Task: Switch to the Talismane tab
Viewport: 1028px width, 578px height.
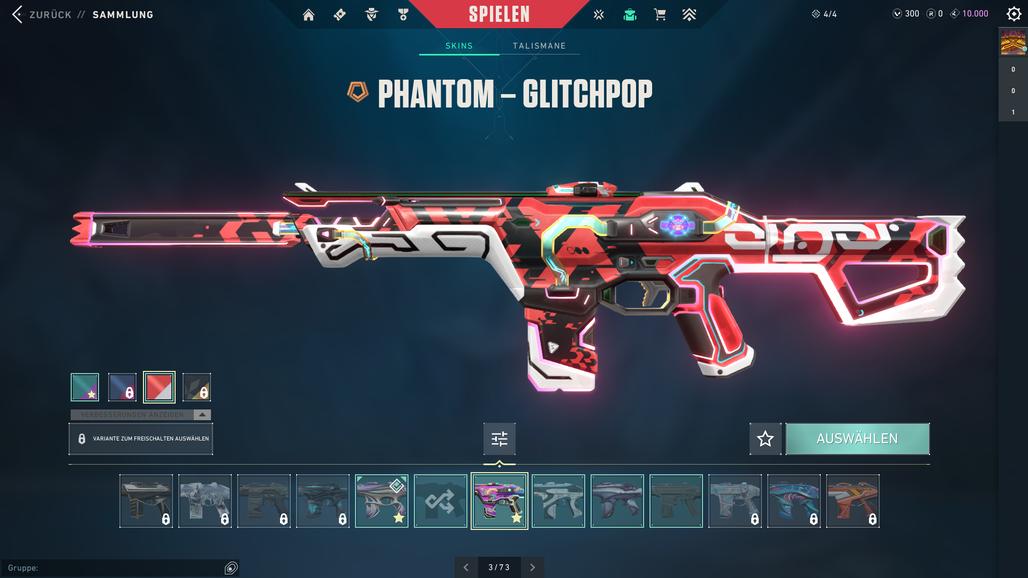Action: coord(539,46)
